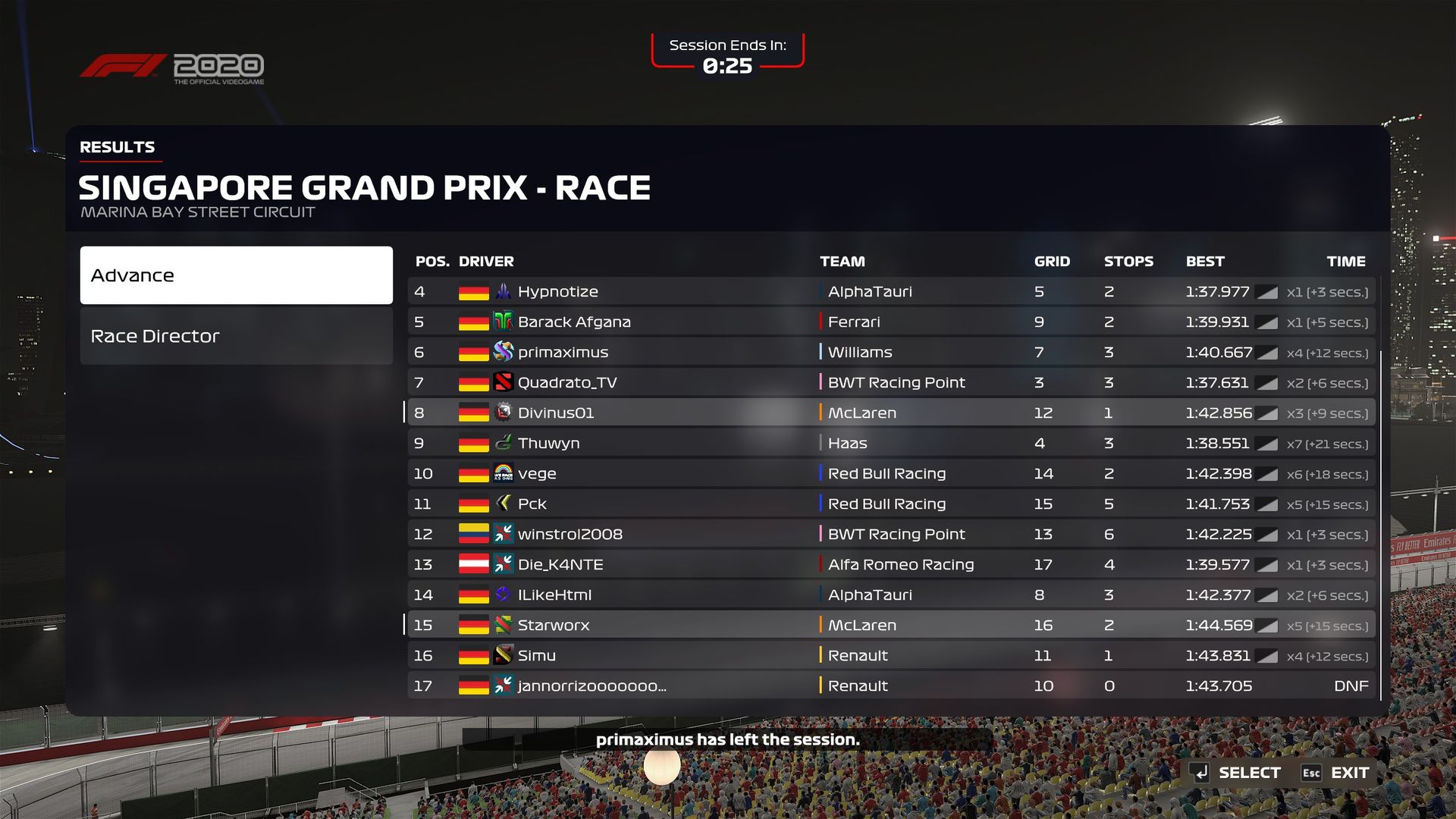Image resolution: width=1456 pixels, height=819 pixels.
Task: Highlight Divinus01's McLaren row
Action: pyautogui.click(x=891, y=413)
